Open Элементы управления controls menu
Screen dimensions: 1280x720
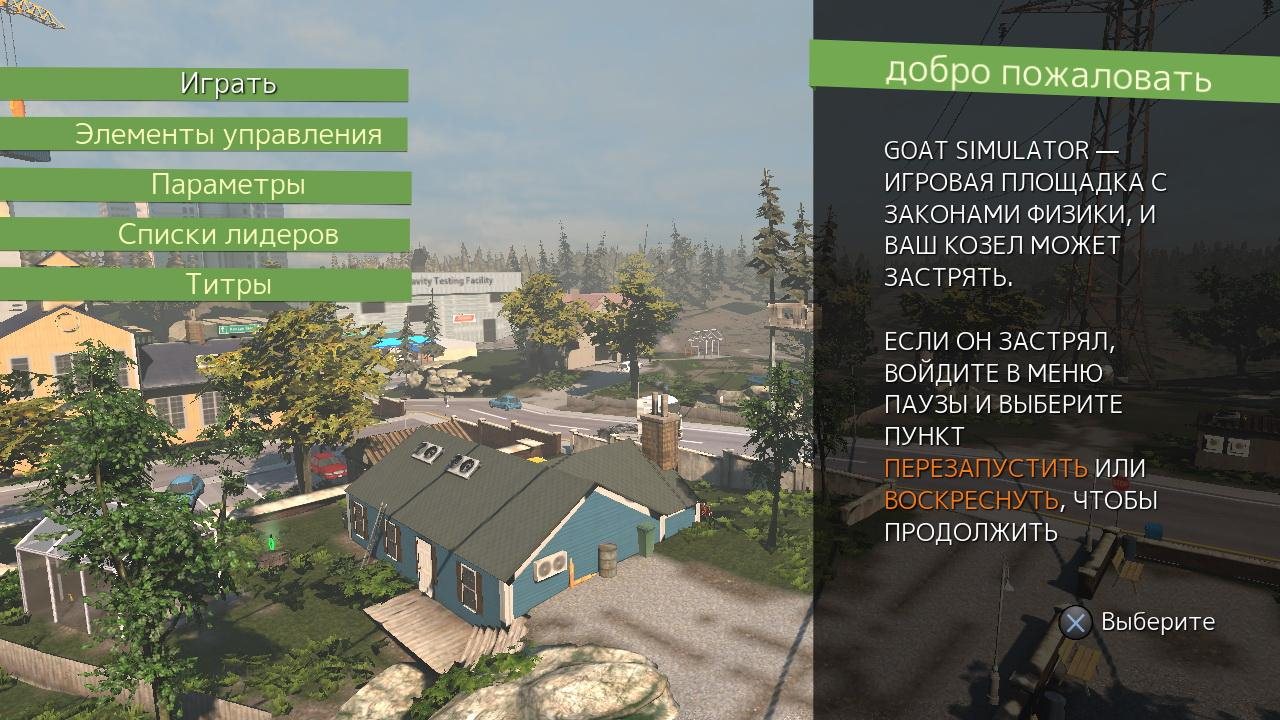click(x=228, y=135)
